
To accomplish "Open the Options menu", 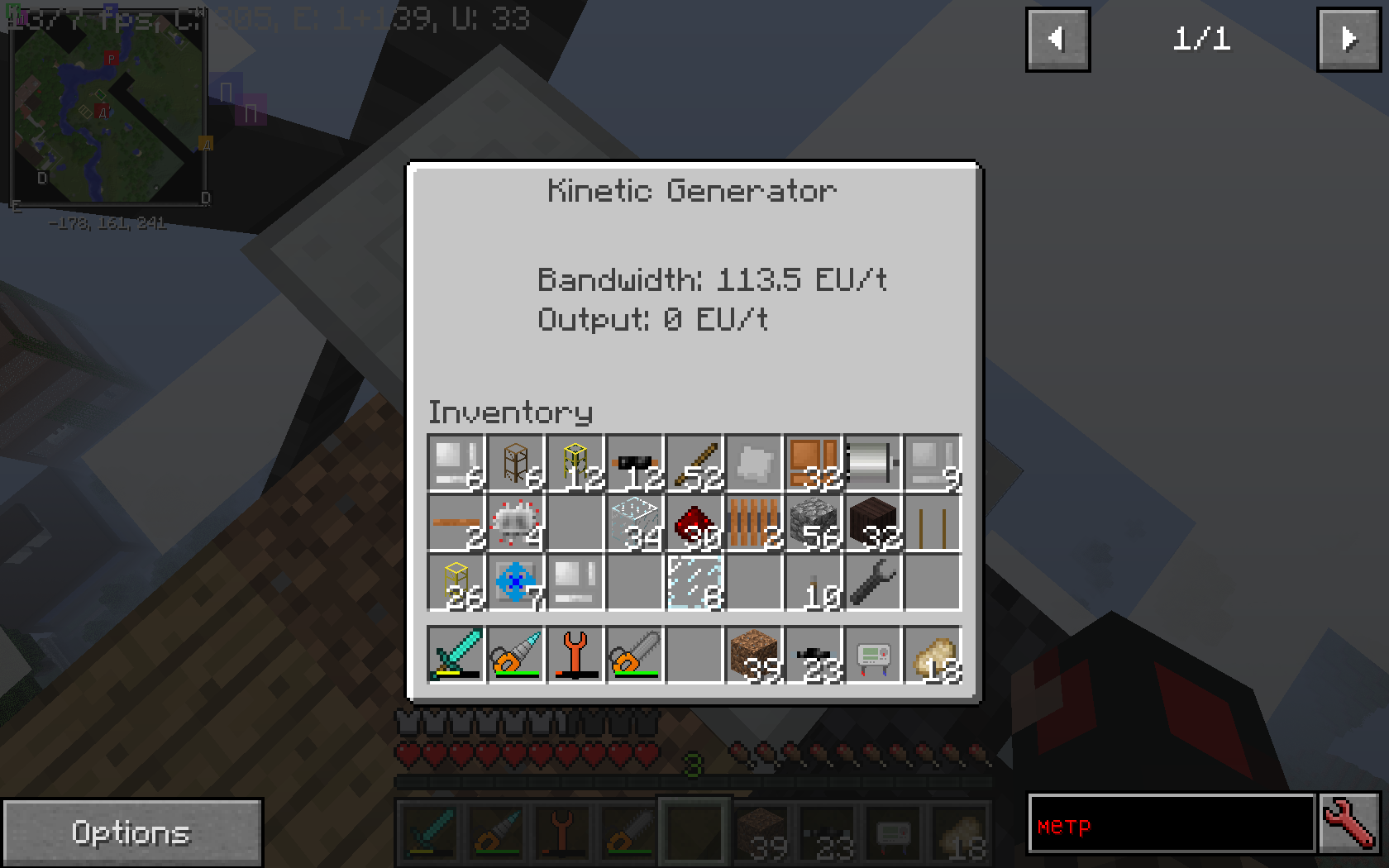I will (131, 832).
